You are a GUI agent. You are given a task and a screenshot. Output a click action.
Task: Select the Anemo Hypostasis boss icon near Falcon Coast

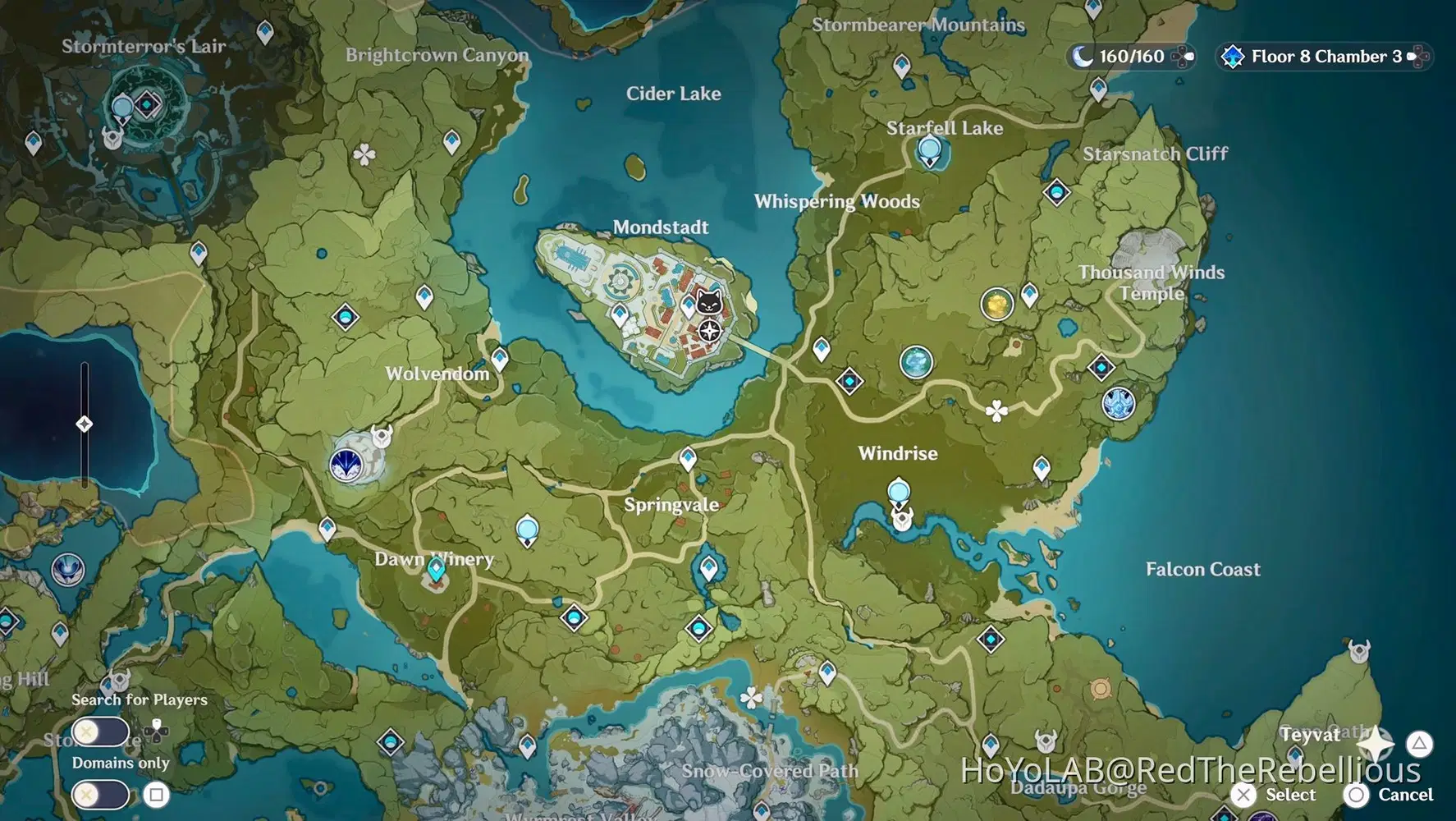[1118, 403]
